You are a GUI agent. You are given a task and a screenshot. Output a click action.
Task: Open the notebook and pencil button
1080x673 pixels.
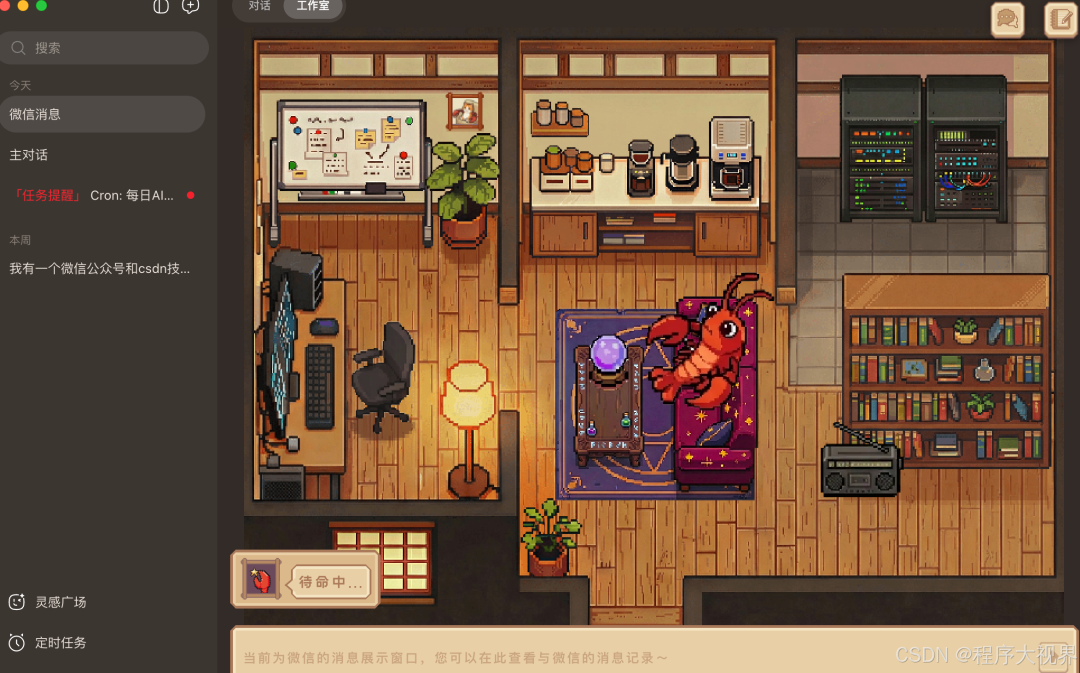(1060, 19)
